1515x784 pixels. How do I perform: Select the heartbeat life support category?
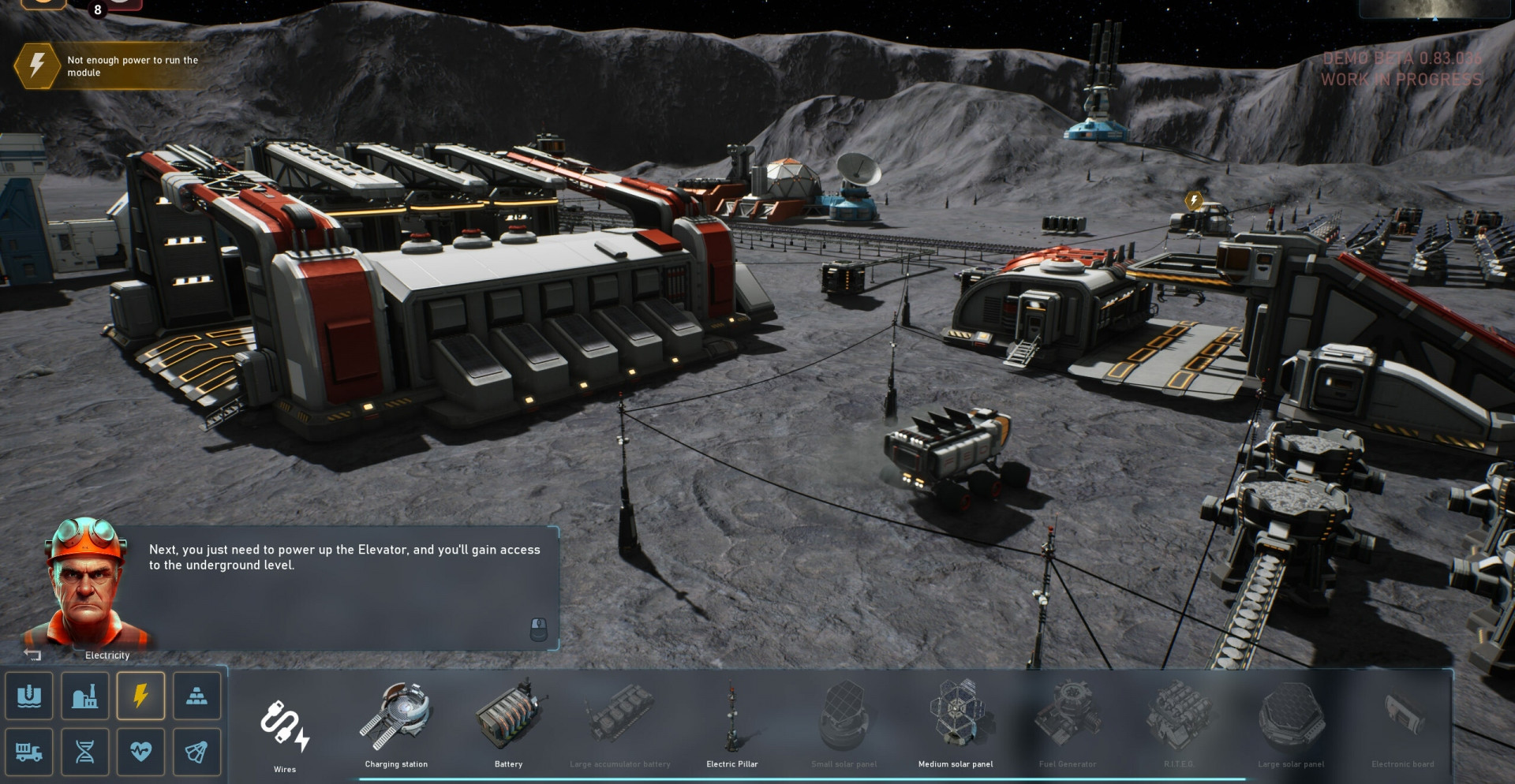point(140,752)
